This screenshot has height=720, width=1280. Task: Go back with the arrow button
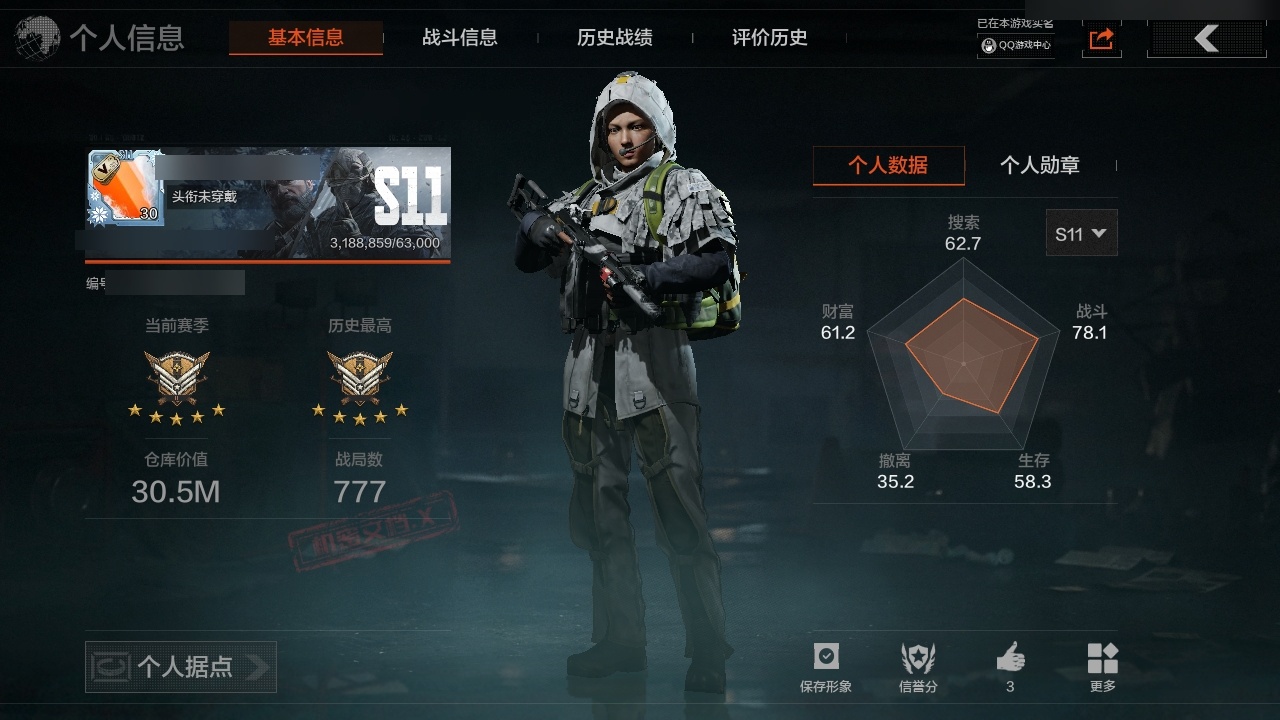[1205, 39]
